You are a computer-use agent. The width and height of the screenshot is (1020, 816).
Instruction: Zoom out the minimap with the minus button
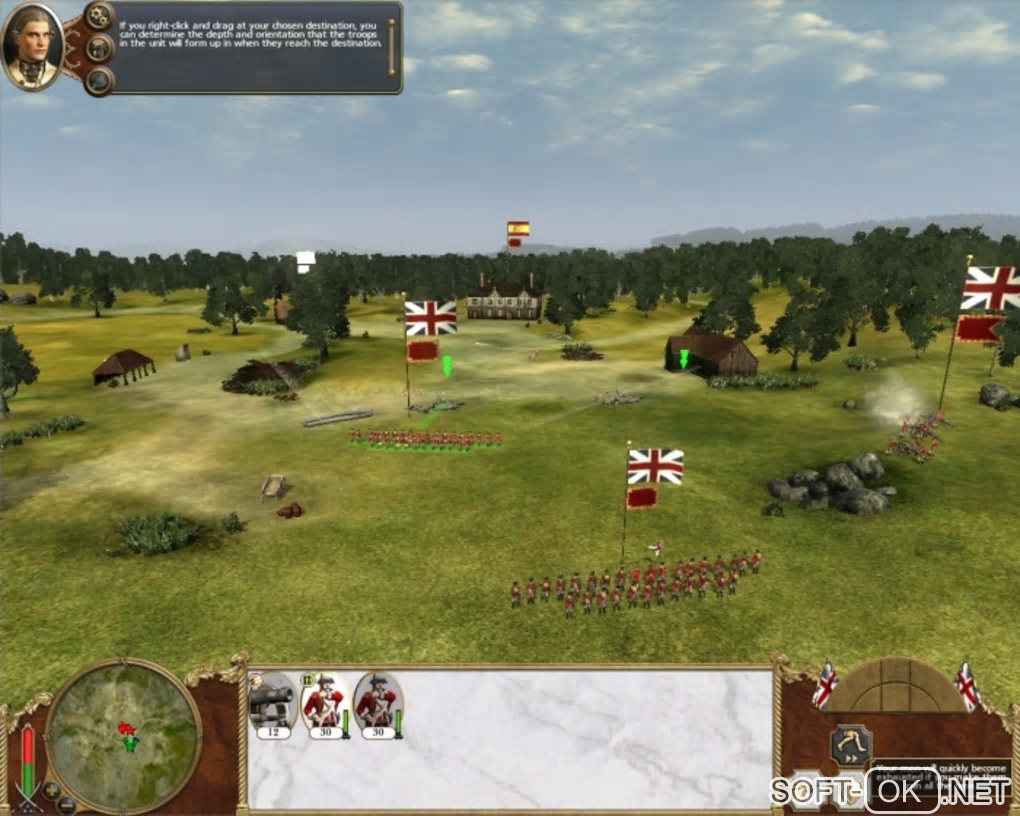[67, 803]
